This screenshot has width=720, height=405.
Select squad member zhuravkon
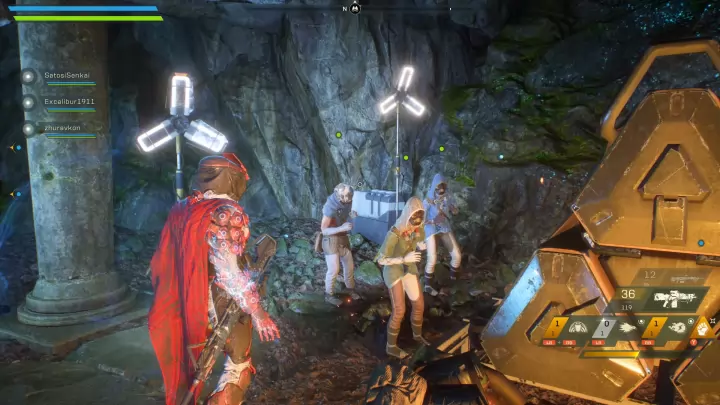(x=62, y=128)
